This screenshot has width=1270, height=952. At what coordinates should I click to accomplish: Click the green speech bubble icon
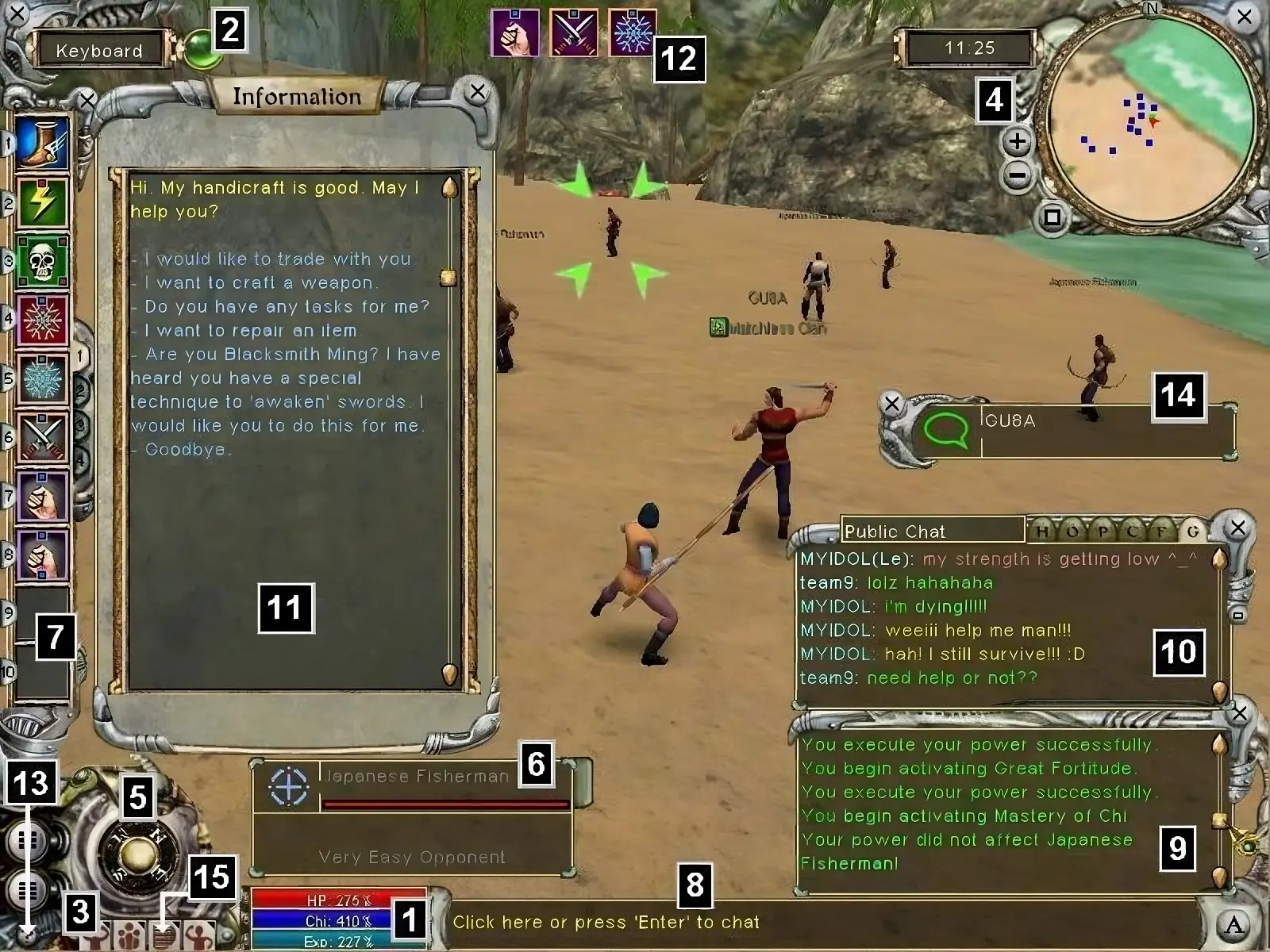(948, 432)
